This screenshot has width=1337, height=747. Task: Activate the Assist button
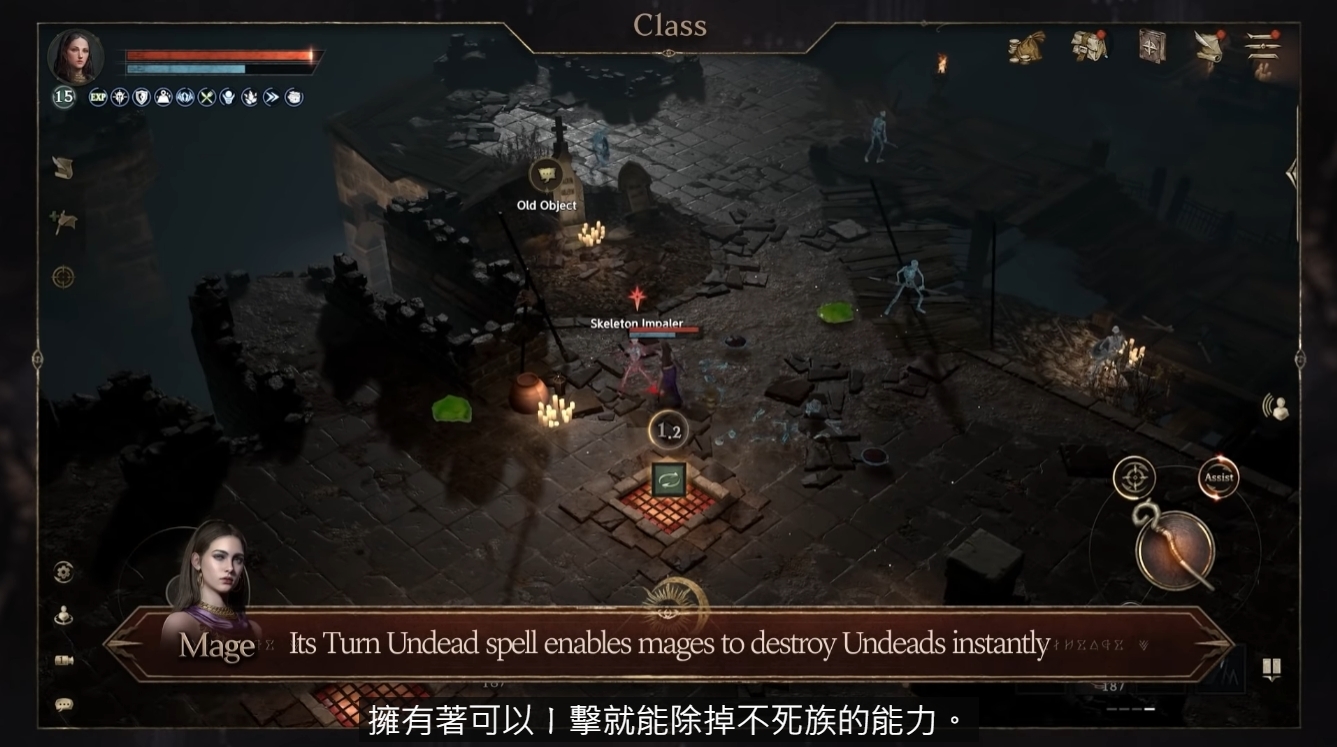pyautogui.click(x=1218, y=478)
